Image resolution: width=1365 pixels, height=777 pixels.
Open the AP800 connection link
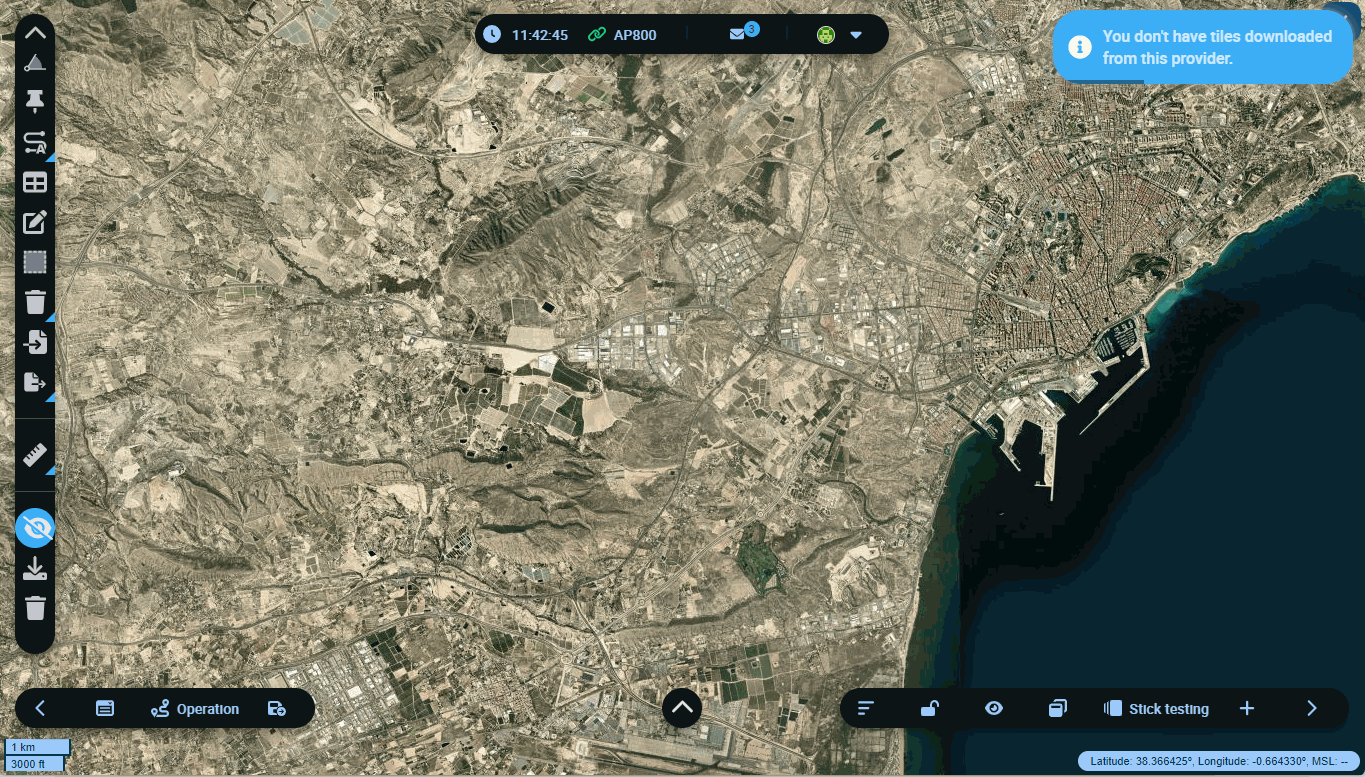[x=622, y=35]
